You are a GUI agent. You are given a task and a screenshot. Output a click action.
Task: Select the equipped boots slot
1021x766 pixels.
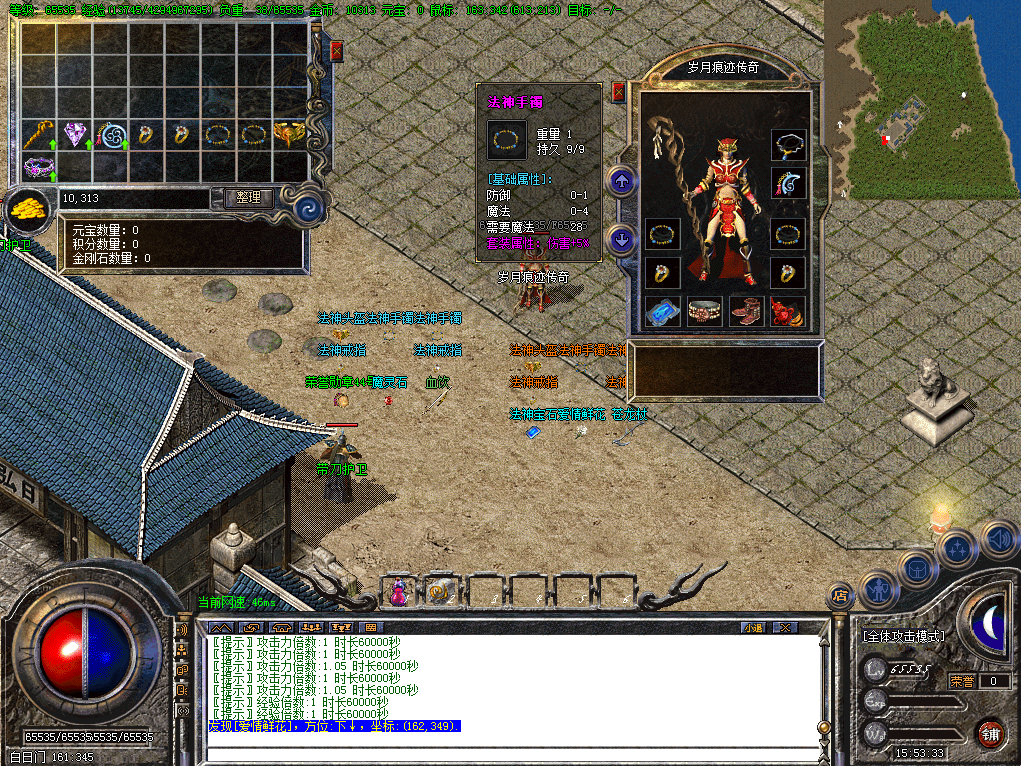click(746, 312)
